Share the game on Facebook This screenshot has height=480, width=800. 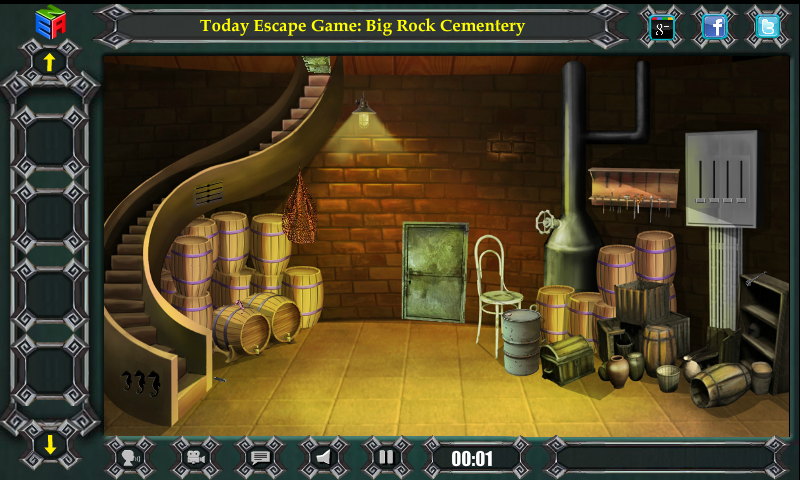point(714,27)
